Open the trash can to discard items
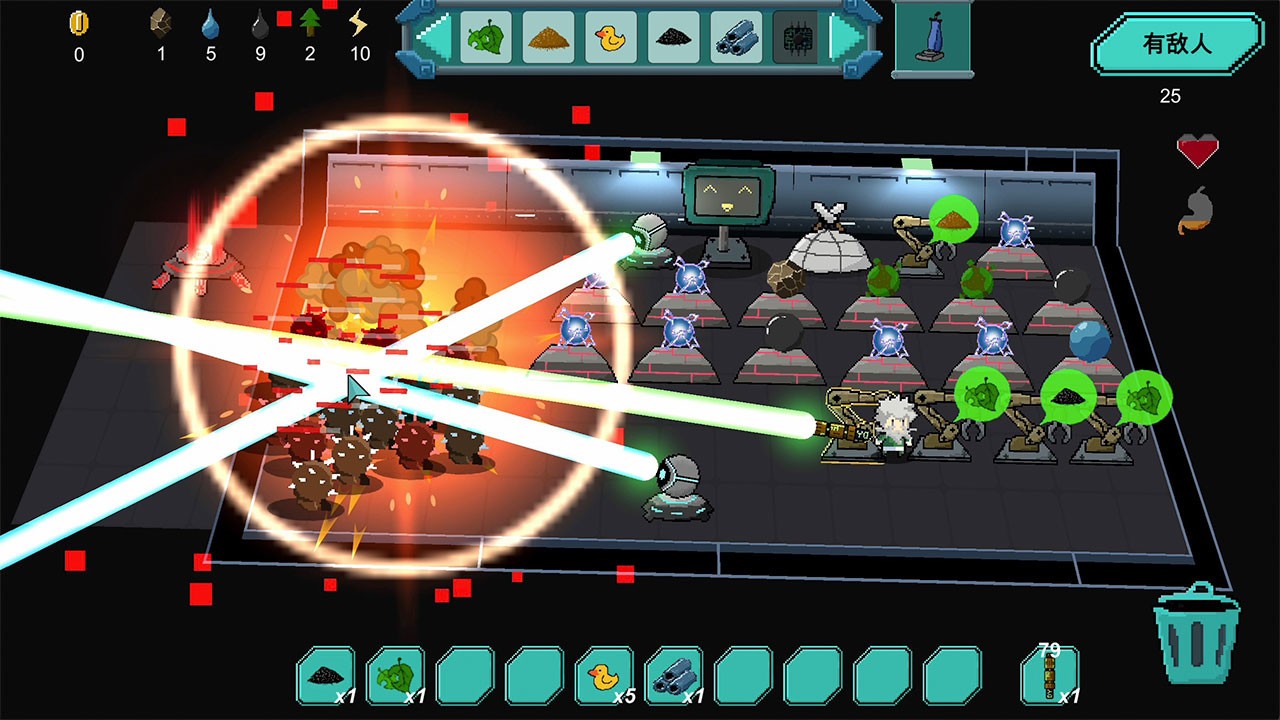The height and width of the screenshot is (720, 1280). click(1196, 640)
